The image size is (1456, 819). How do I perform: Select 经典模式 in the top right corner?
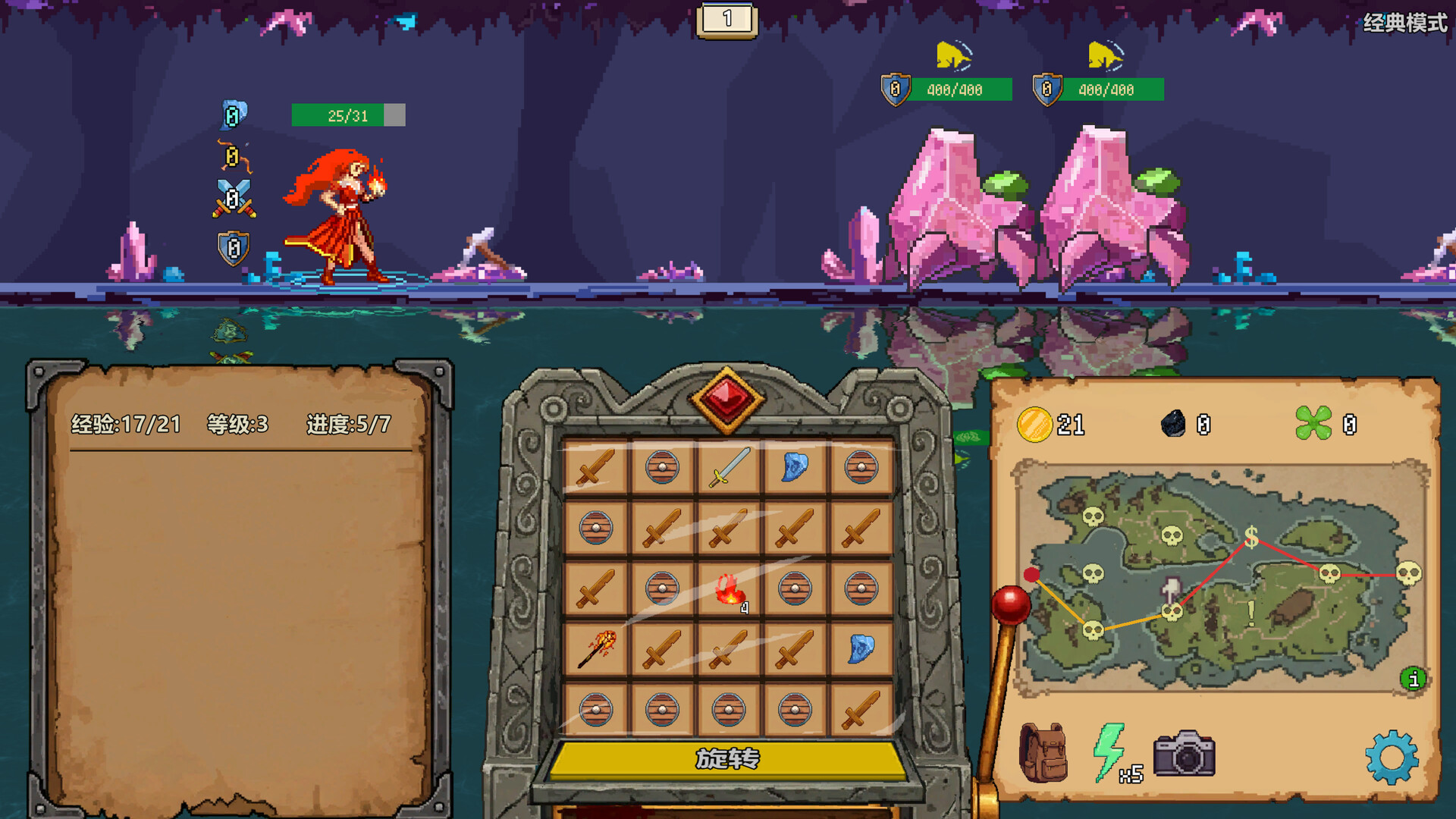coord(1404,21)
